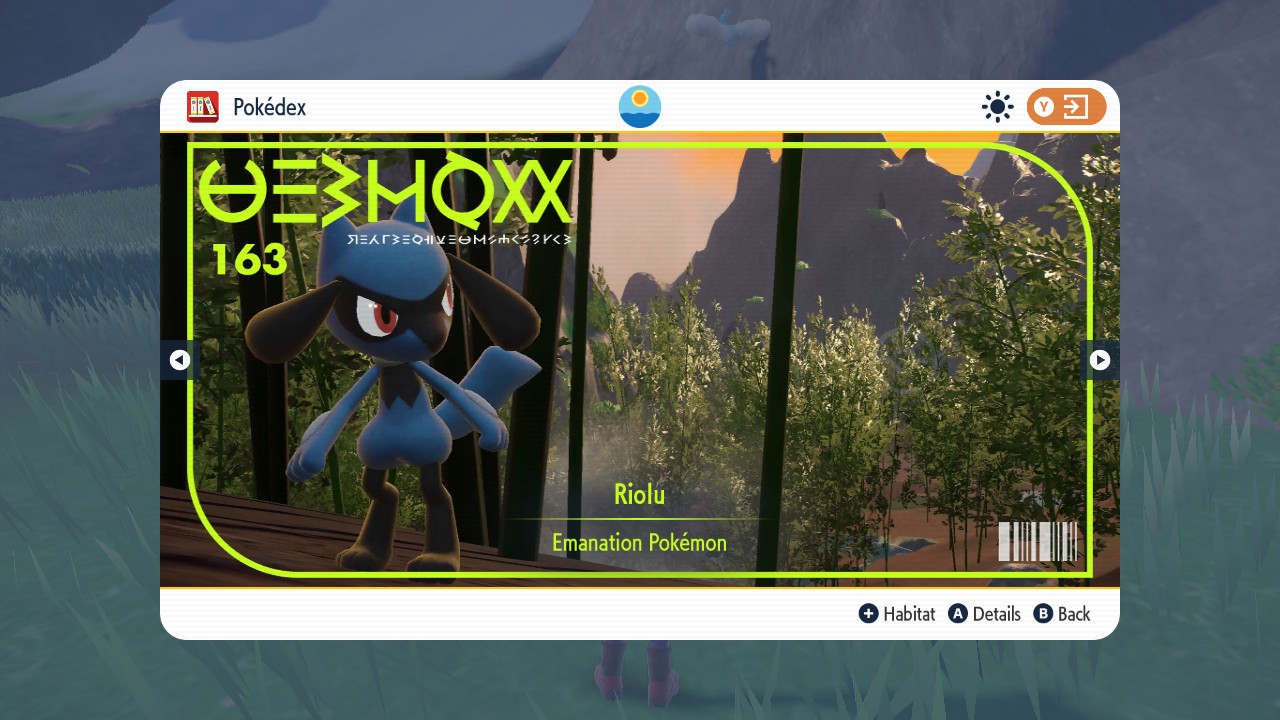1280x720 pixels.
Task: Advance to the next entry using the right chevron
Action: 1100,360
